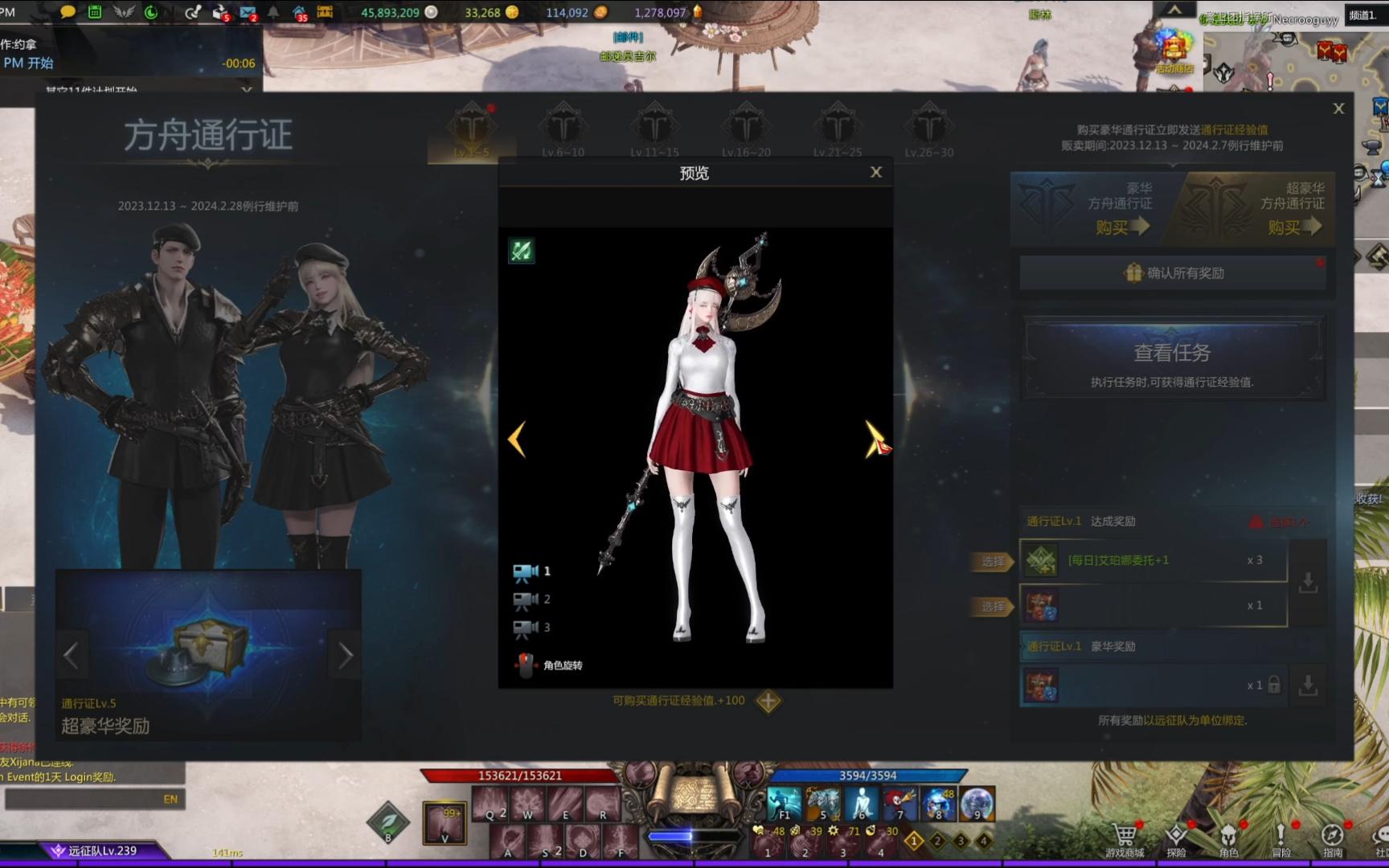Open the 角色 character menu
This screenshot has width=1389, height=868.
[x=1228, y=839]
